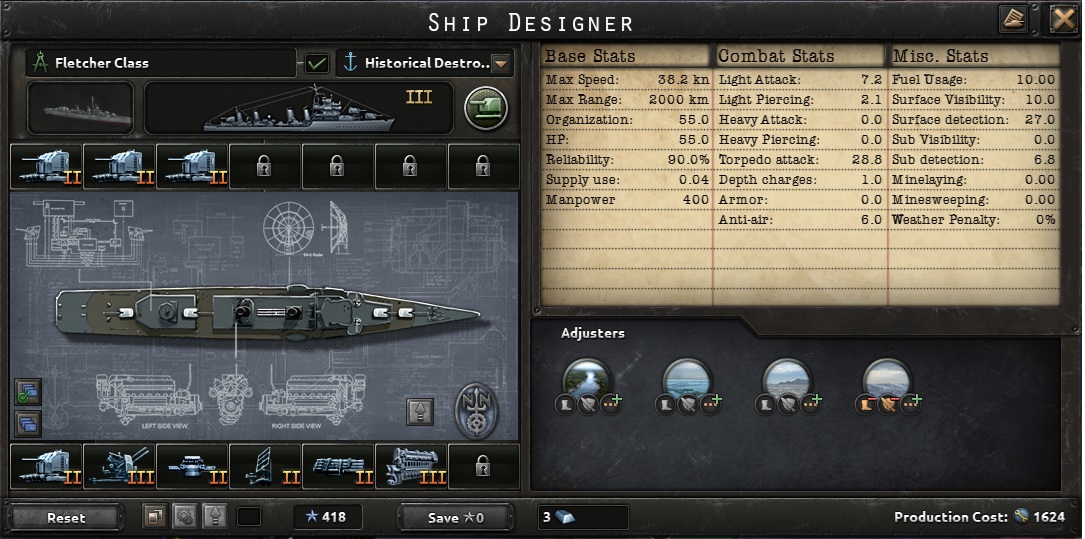The height and width of the screenshot is (539, 1085).
Task: Open the papers icon next to close button
Action: (x=1013, y=20)
